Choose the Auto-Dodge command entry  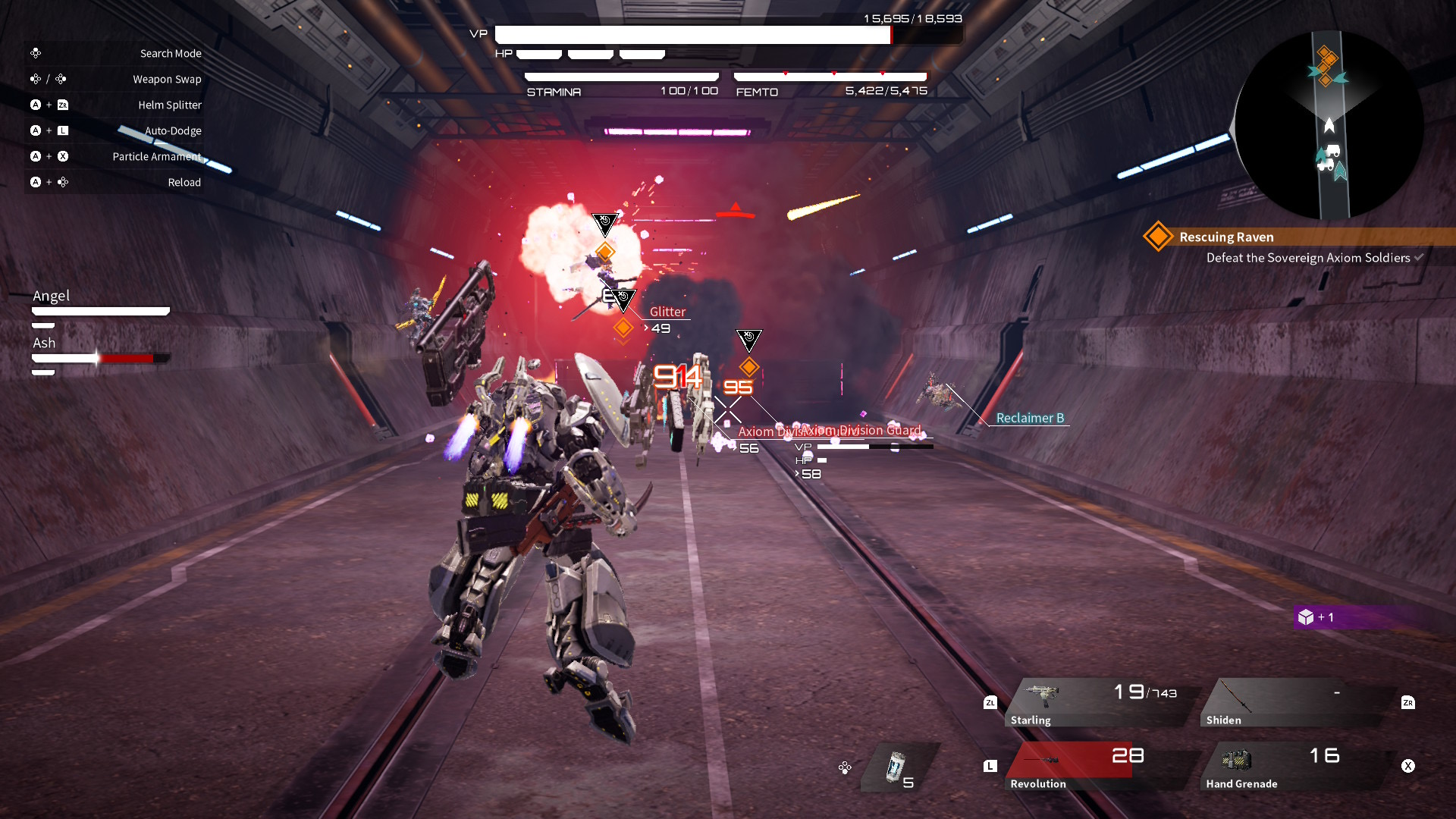tap(173, 130)
